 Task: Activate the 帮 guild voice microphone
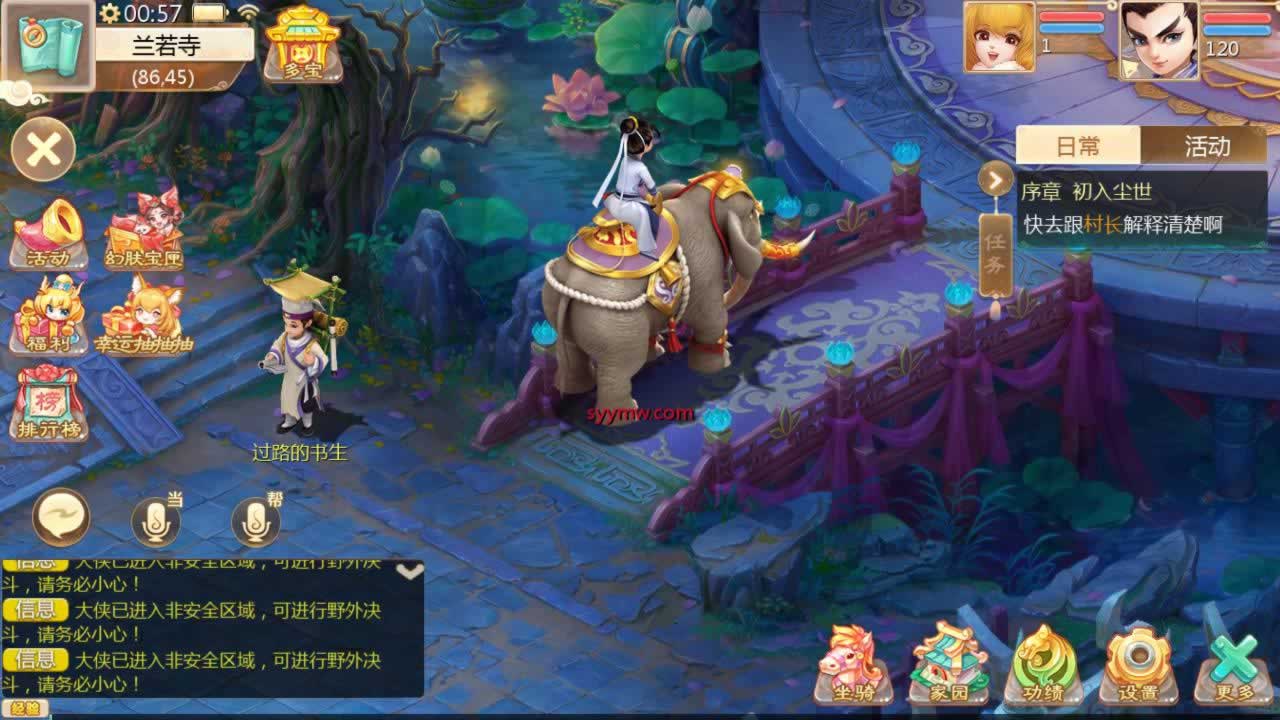coord(256,521)
